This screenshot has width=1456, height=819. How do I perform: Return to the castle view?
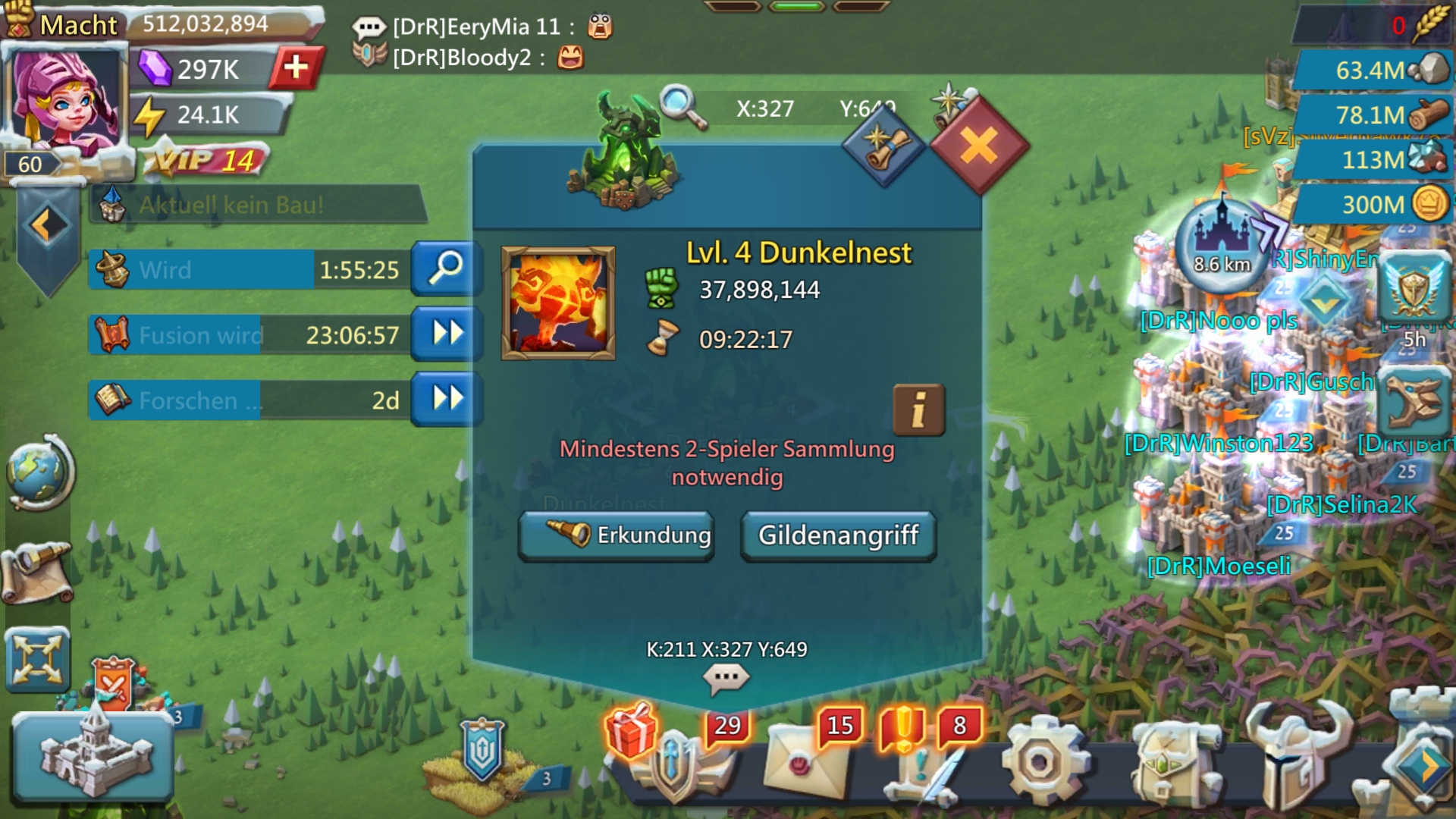(93, 756)
